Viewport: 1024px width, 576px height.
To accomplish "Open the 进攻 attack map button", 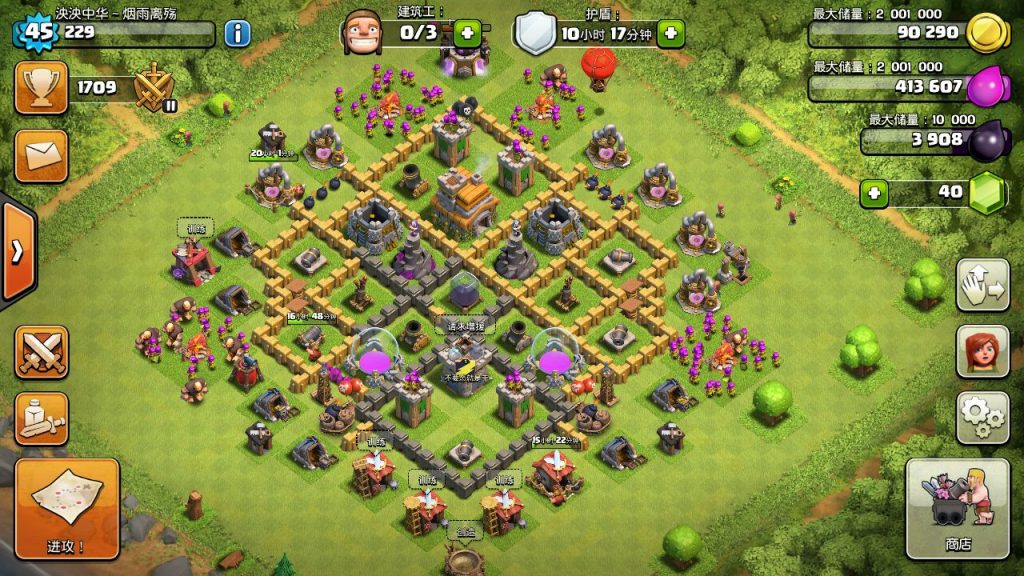I will click(67, 508).
